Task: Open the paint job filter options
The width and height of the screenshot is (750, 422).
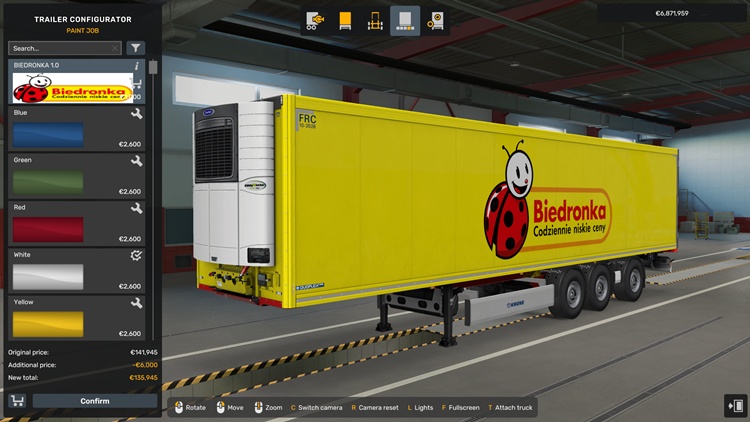Action: click(x=136, y=48)
